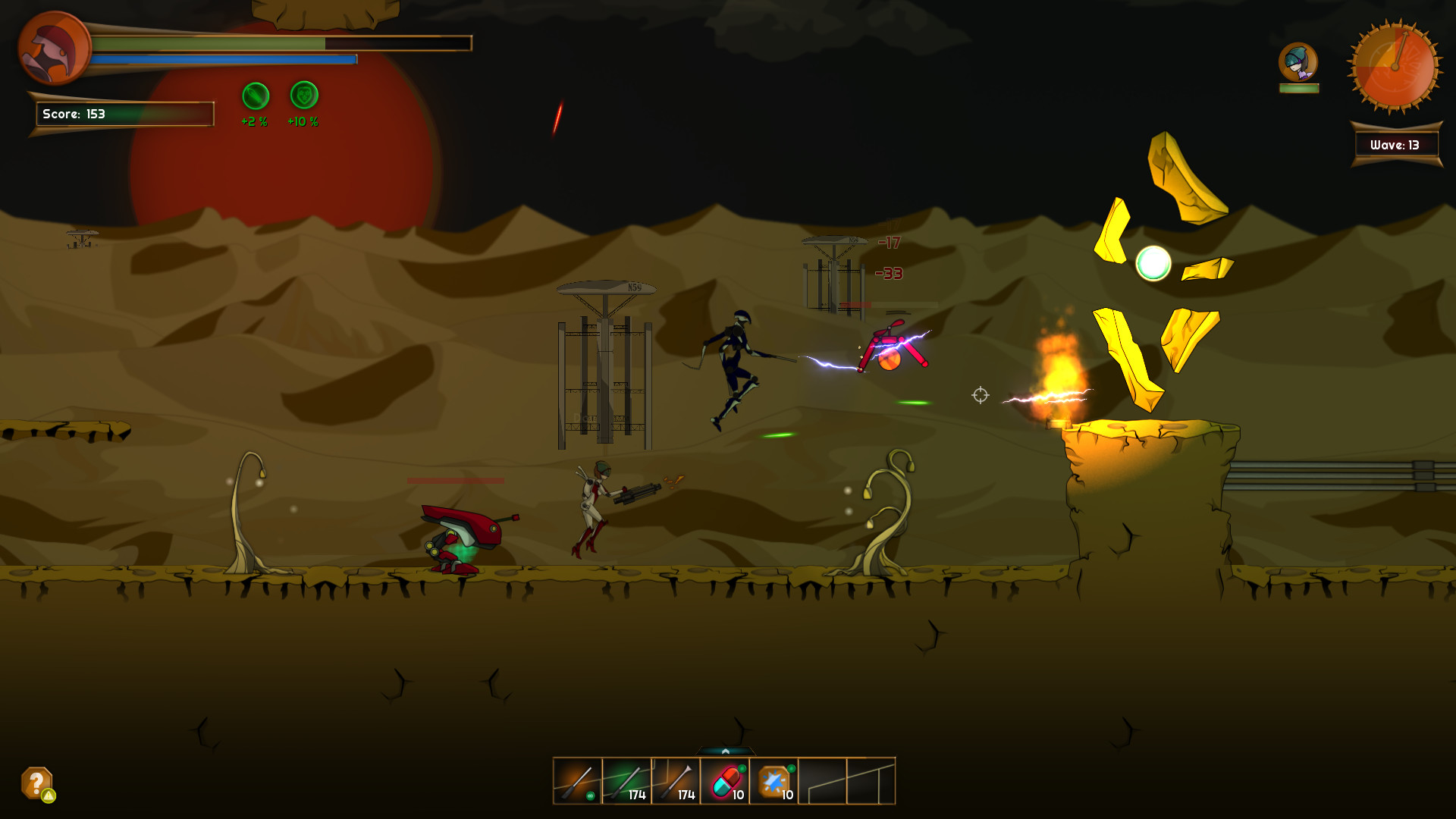Expand the hotbar with the up arrow
Viewport: 1456px width, 819px height.
point(726,751)
